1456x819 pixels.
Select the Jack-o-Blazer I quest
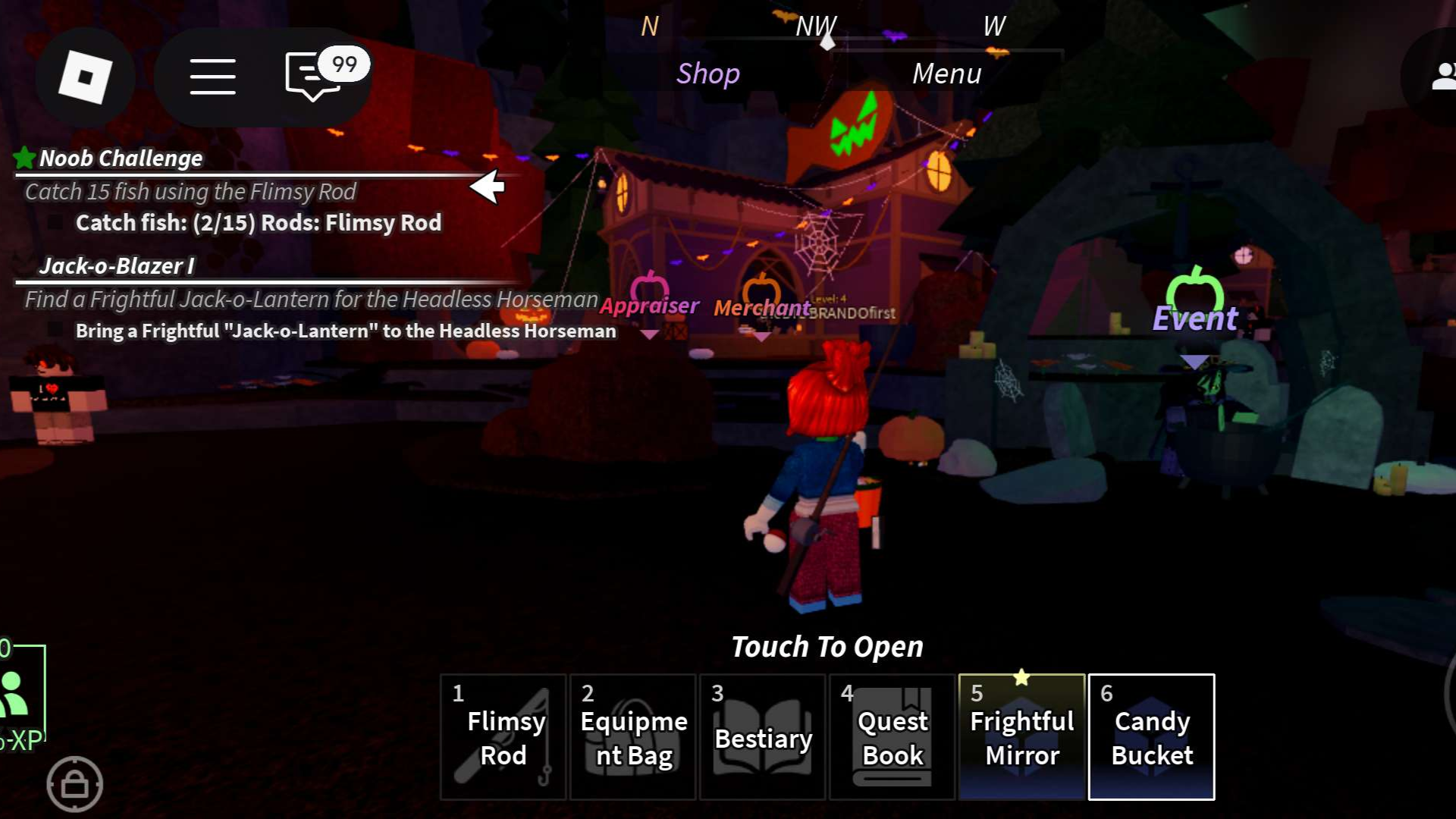pos(116,266)
